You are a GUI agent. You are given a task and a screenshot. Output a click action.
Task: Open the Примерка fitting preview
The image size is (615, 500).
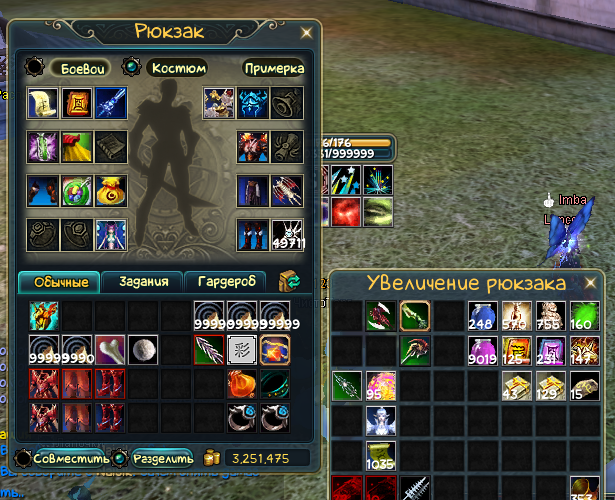273,68
